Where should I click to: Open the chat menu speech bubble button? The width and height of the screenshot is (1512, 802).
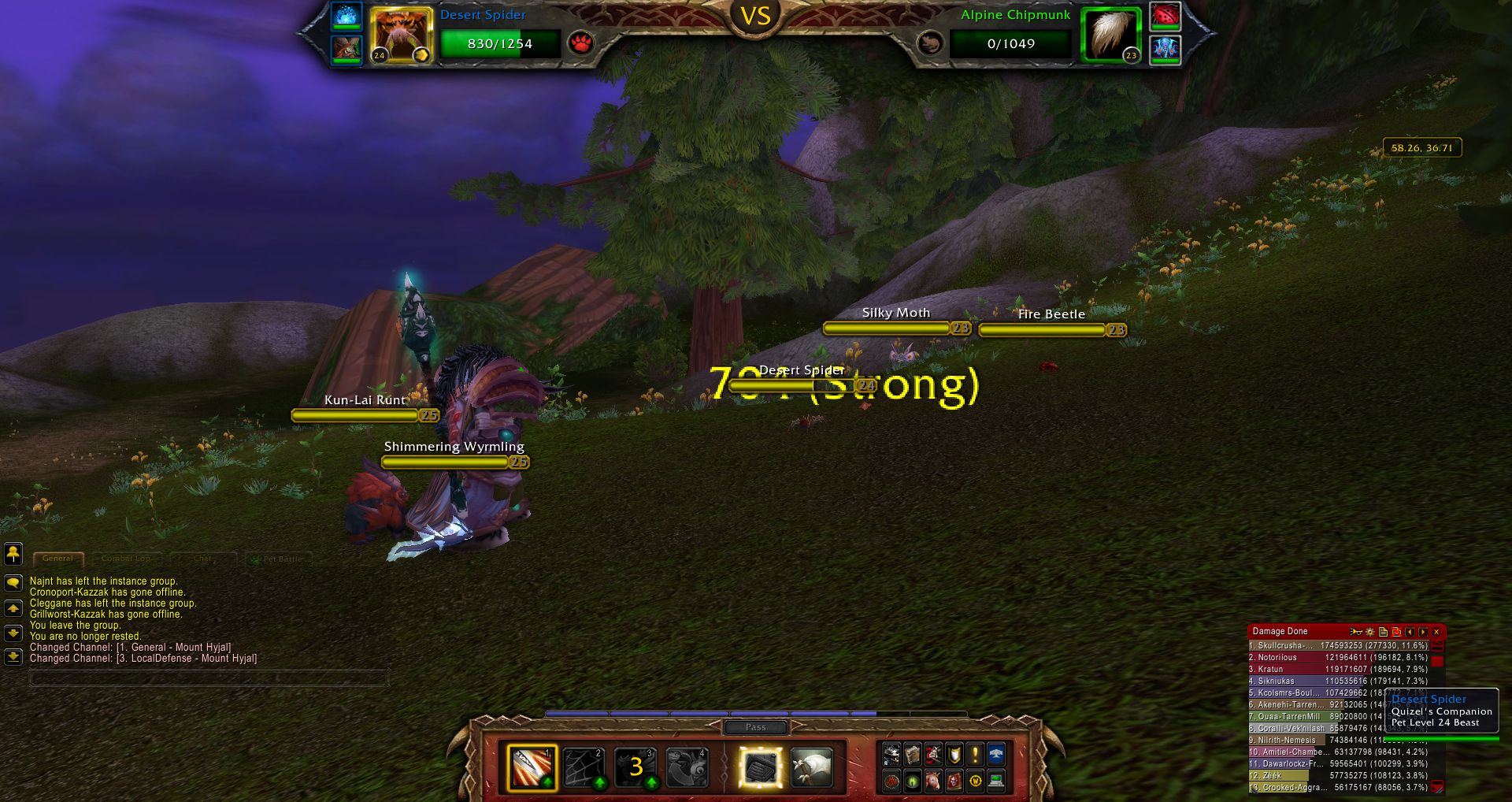(x=13, y=583)
